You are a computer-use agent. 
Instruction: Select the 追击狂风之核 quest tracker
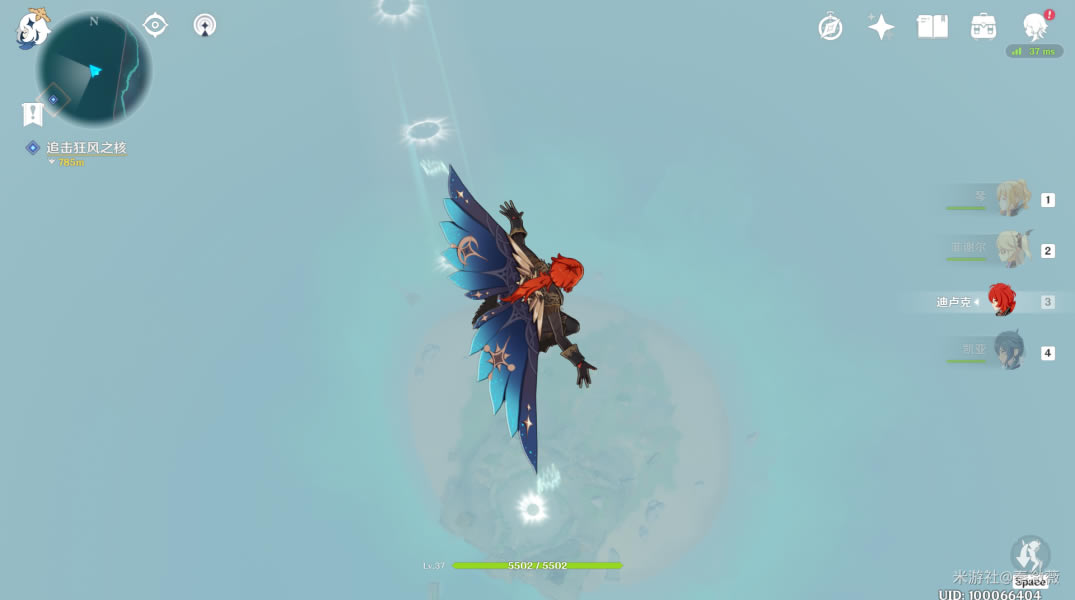tap(86, 148)
